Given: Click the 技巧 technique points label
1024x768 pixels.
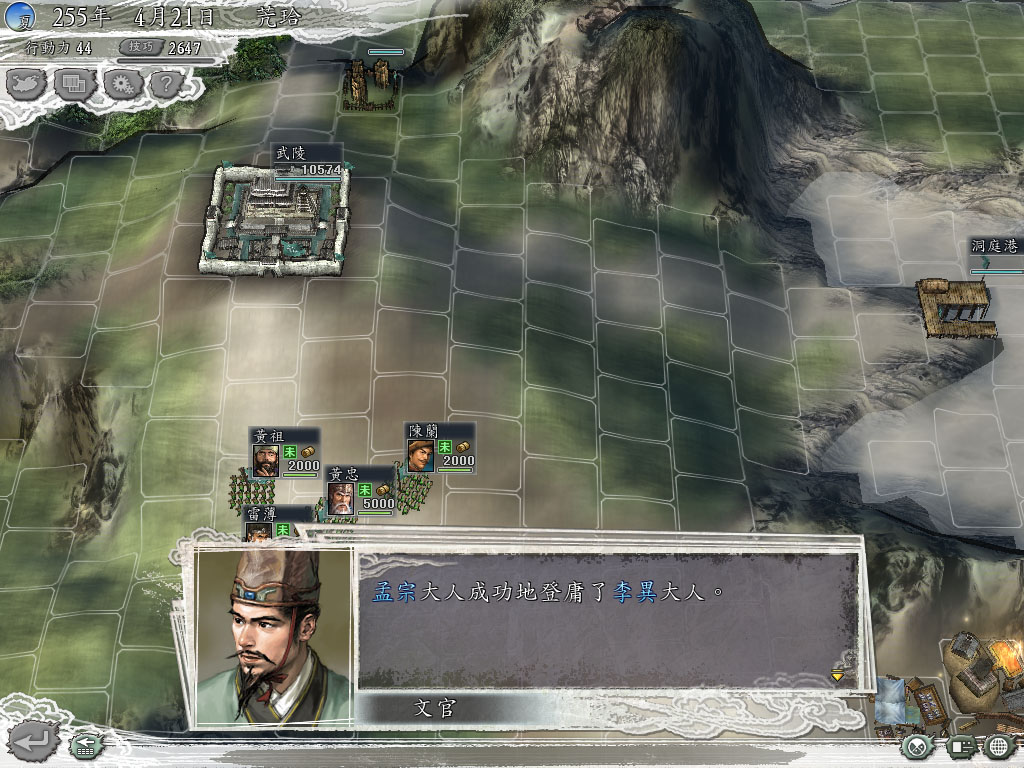Looking at the screenshot, I should 137,47.
